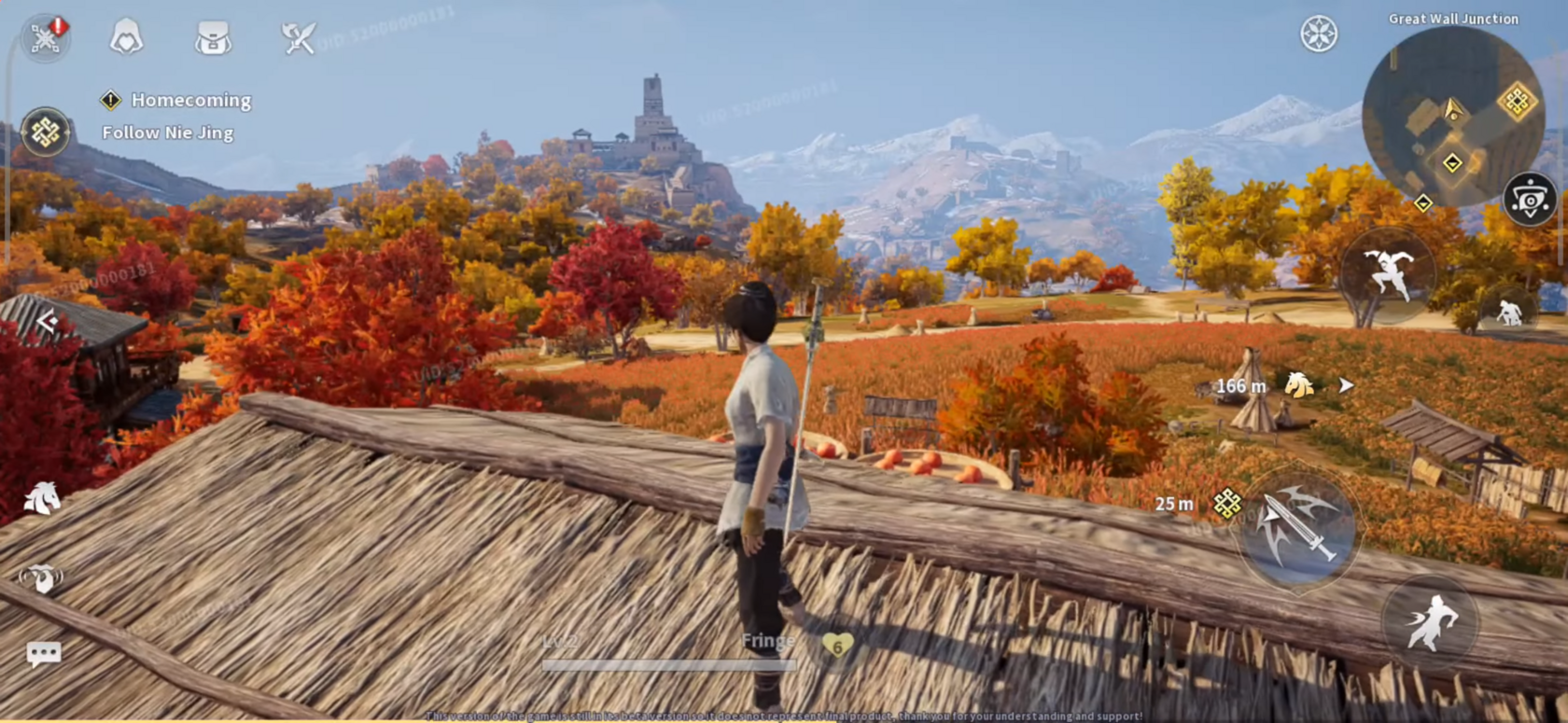1568x723 pixels.
Task: Select the 166 m golden horse waypoint marker
Action: pos(1299,384)
